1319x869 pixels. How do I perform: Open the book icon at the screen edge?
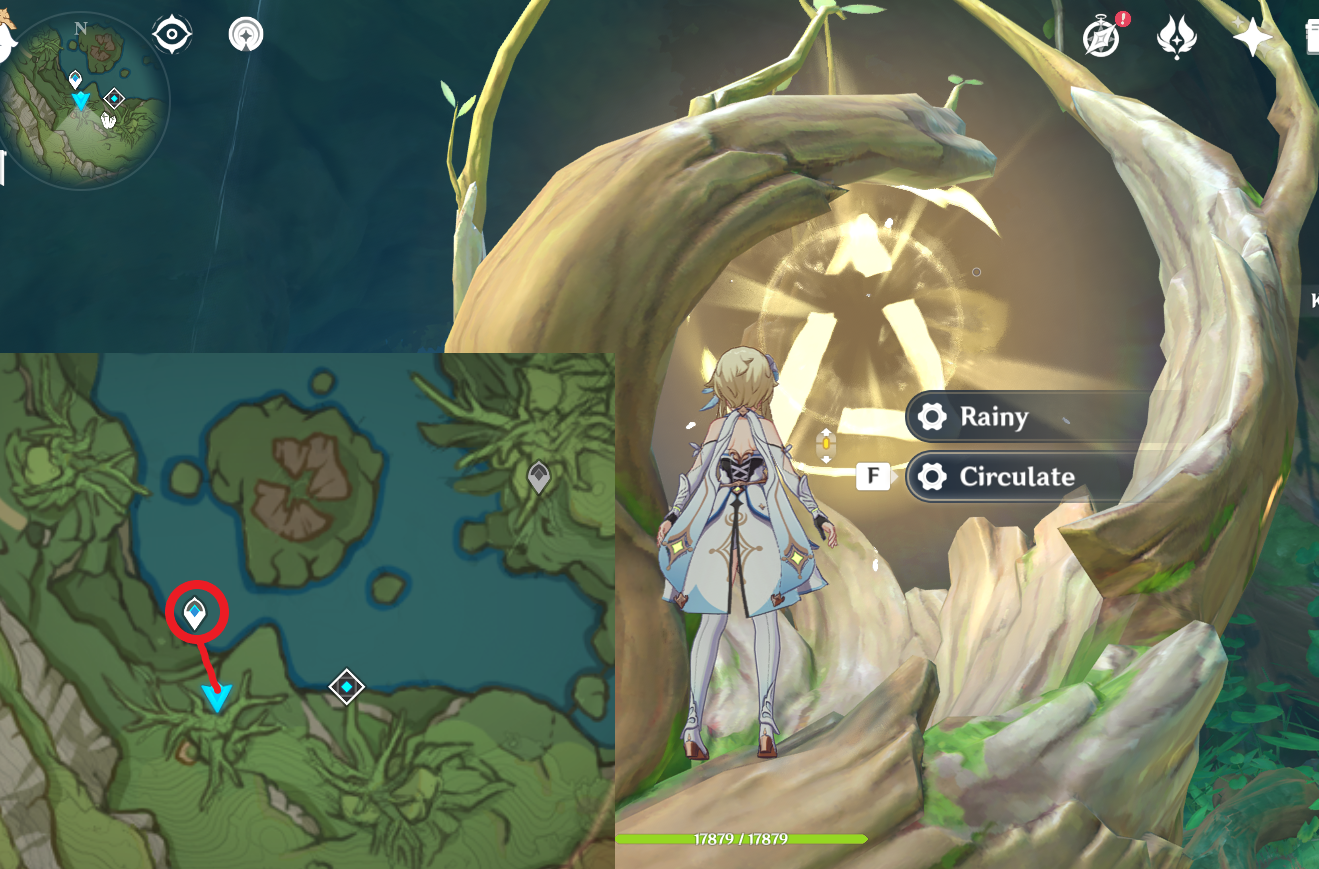[1311, 38]
